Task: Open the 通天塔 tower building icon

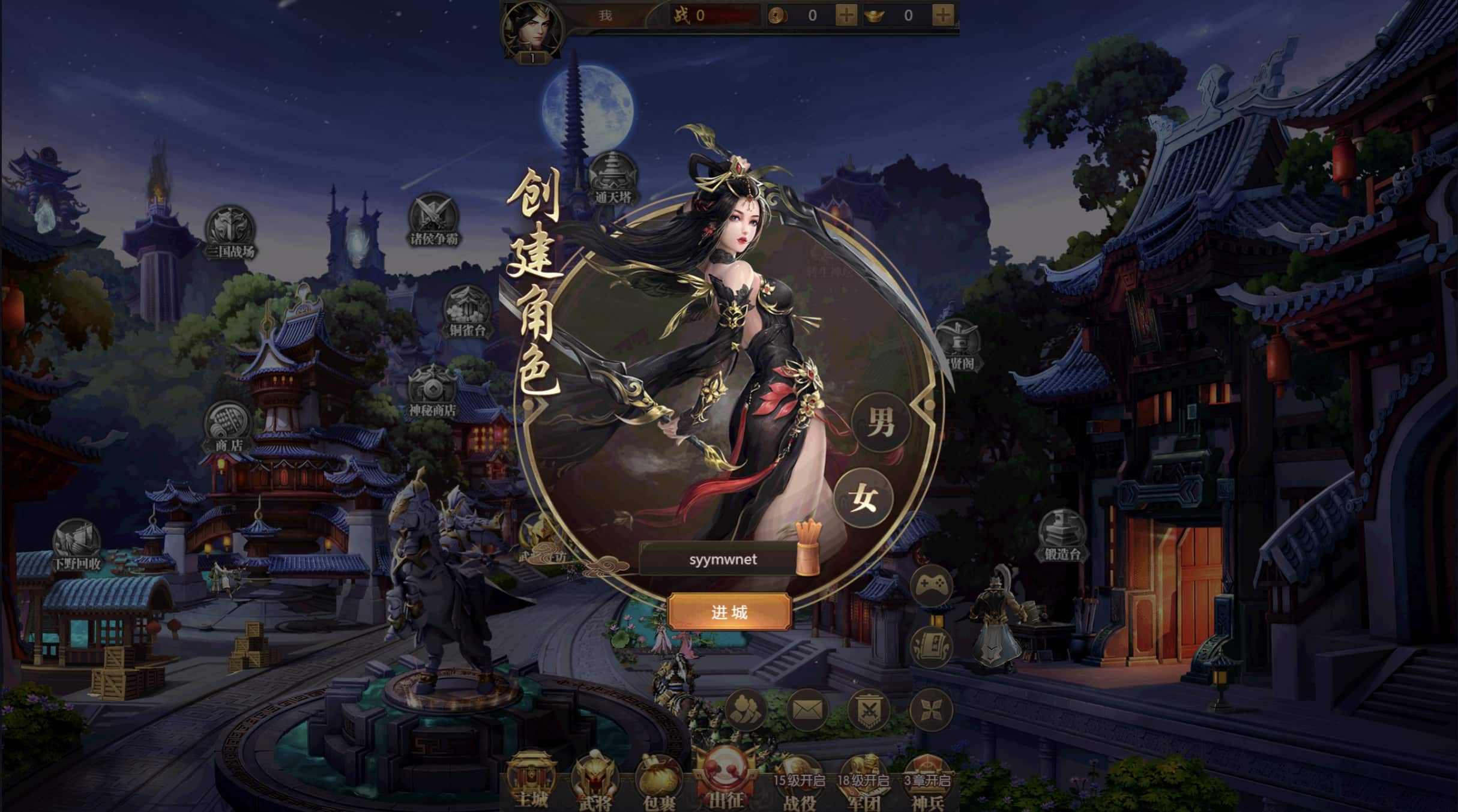Action: 612,178
